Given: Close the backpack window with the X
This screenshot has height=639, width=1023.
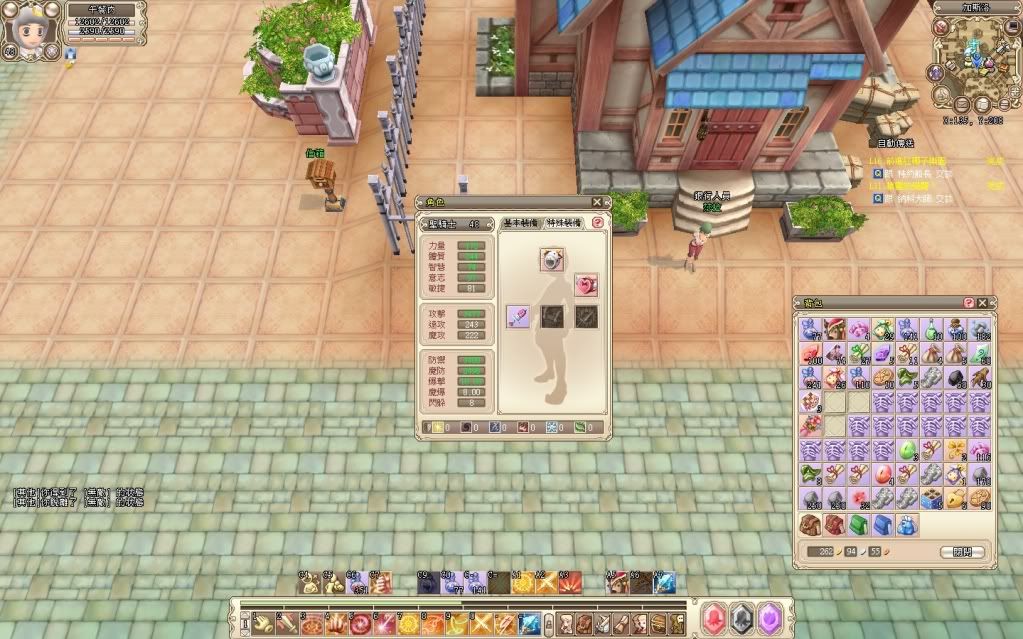Looking at the screenshot, I should 983,303.
